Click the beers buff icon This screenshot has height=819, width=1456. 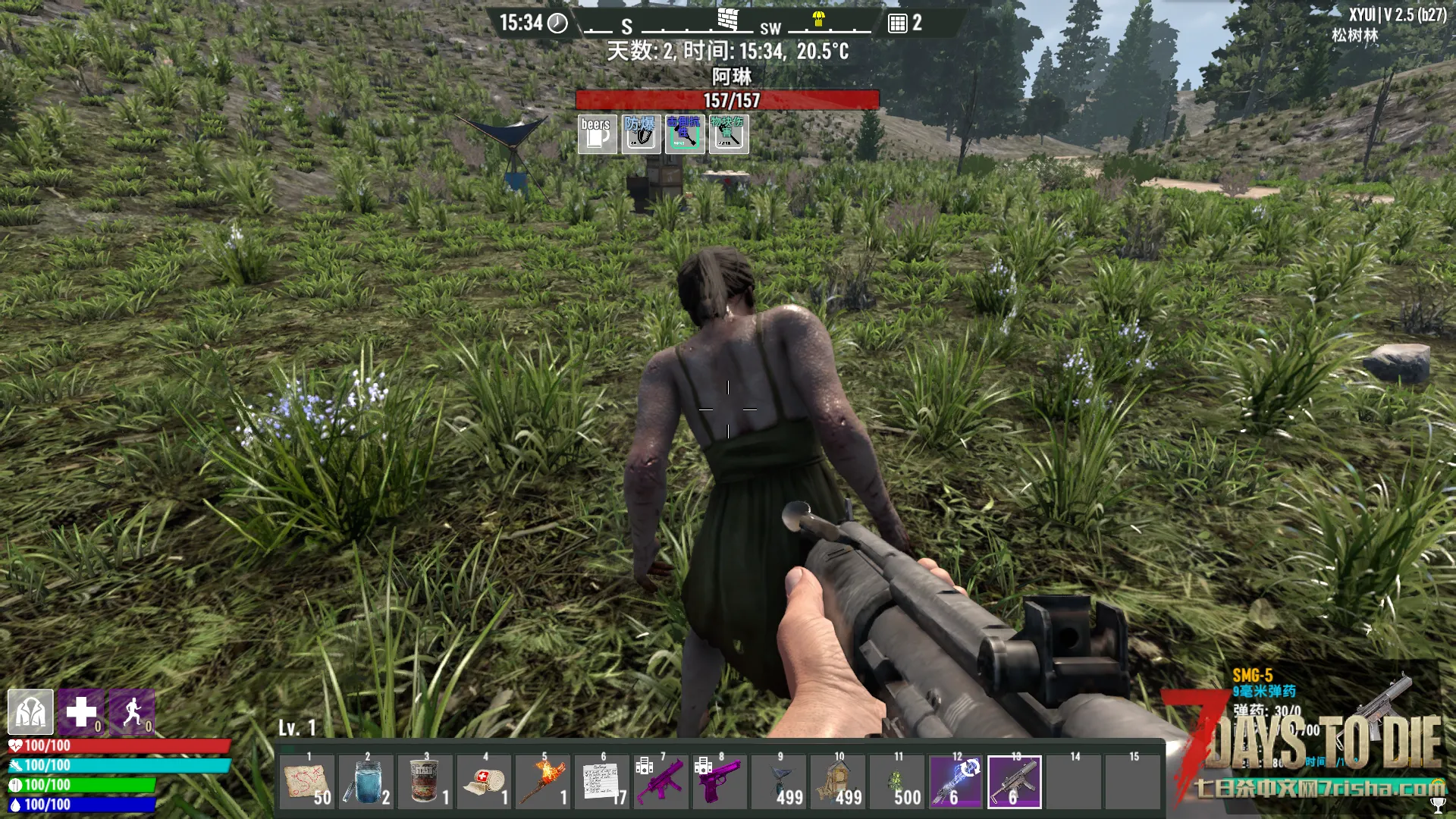[x=597, y=134]
